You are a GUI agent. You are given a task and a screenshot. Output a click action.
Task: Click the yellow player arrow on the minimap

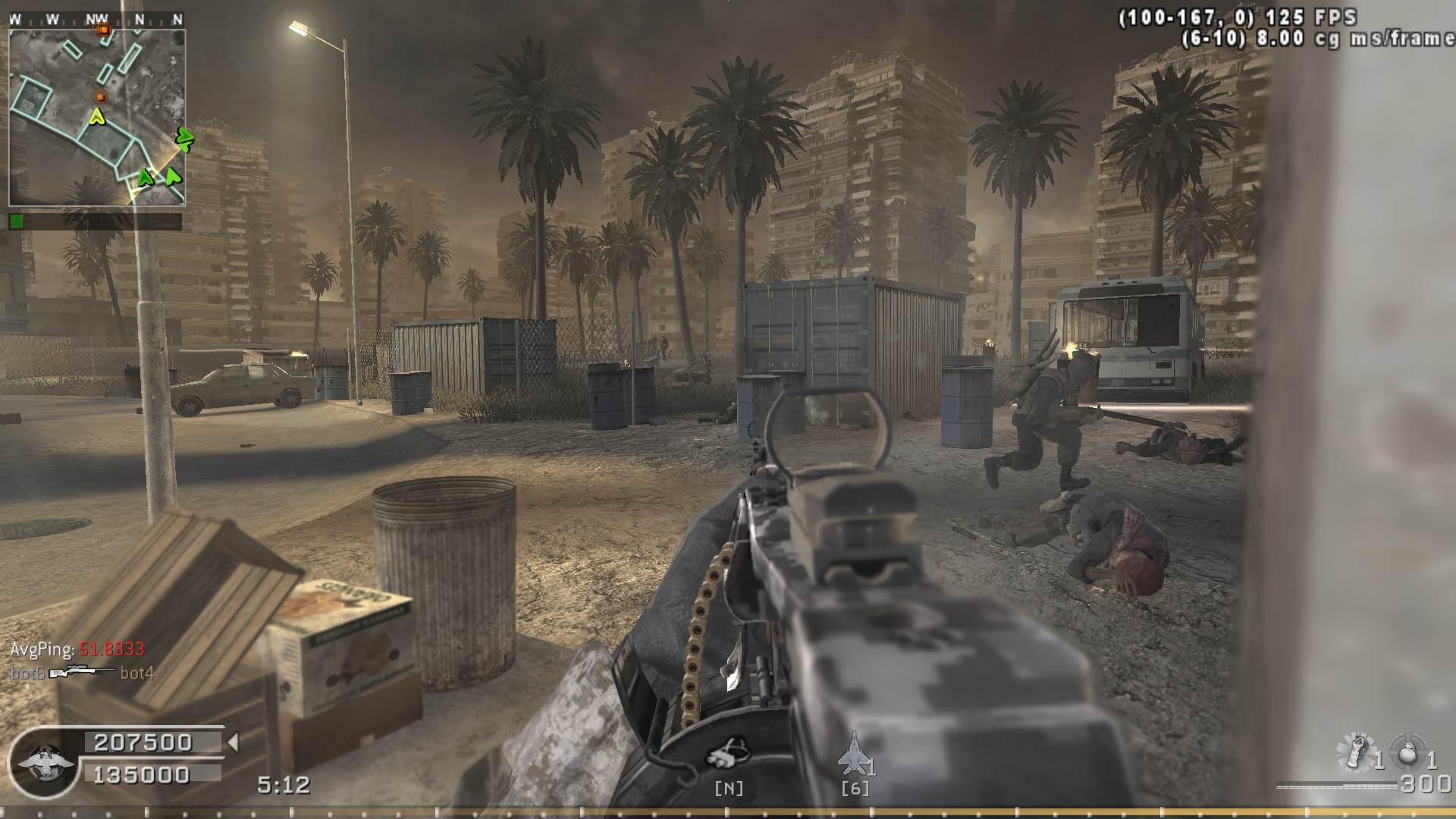(x=96, y=117)
